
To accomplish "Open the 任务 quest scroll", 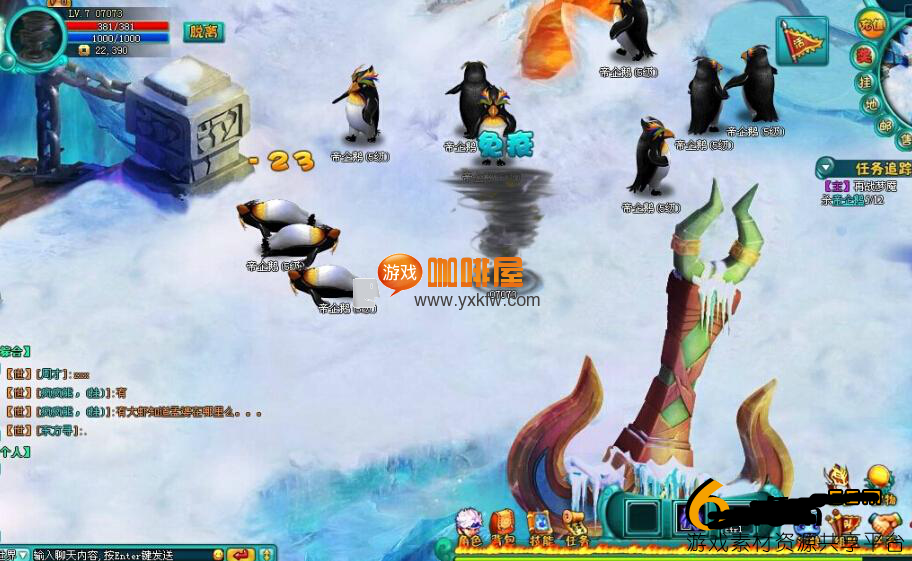I will [576, 528].
